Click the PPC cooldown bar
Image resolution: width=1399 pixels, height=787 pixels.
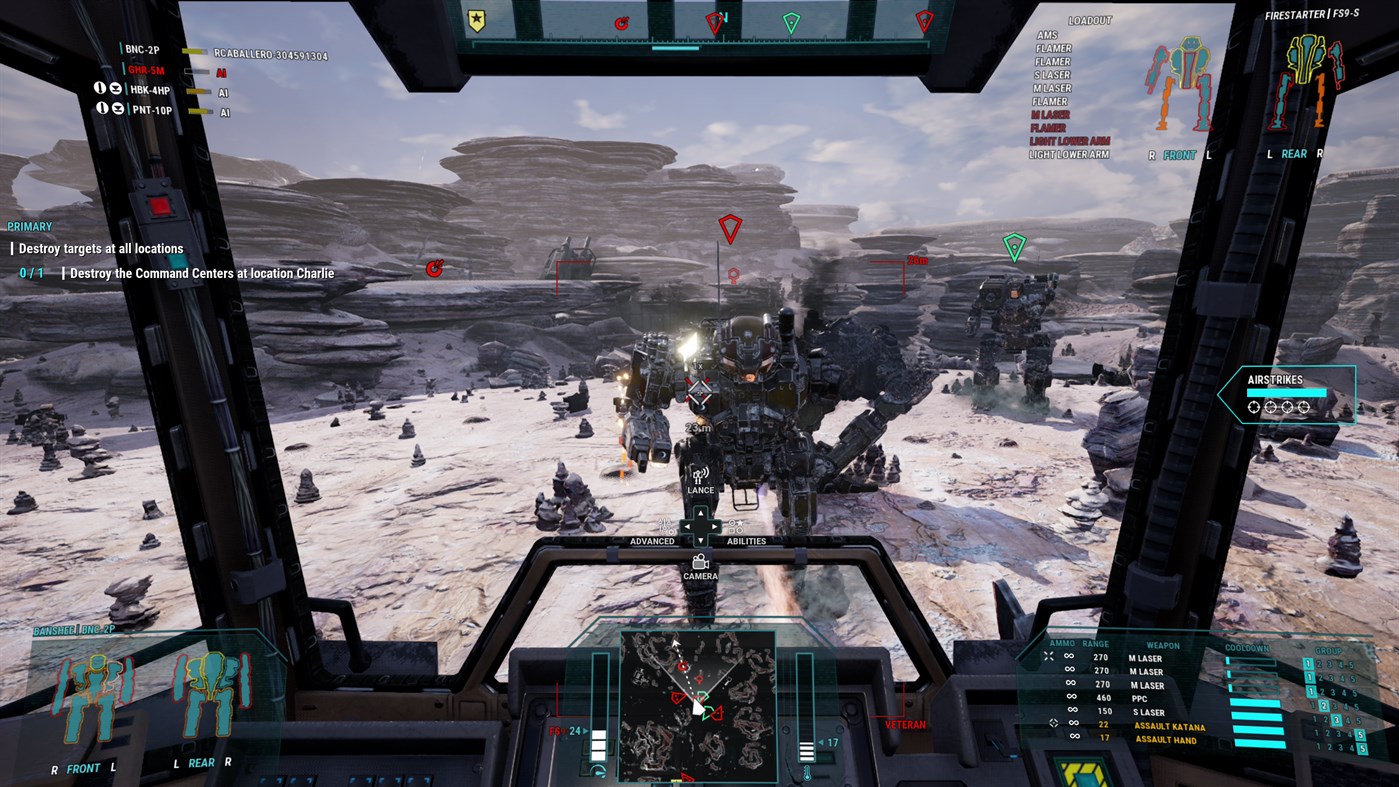(1252, 702)
